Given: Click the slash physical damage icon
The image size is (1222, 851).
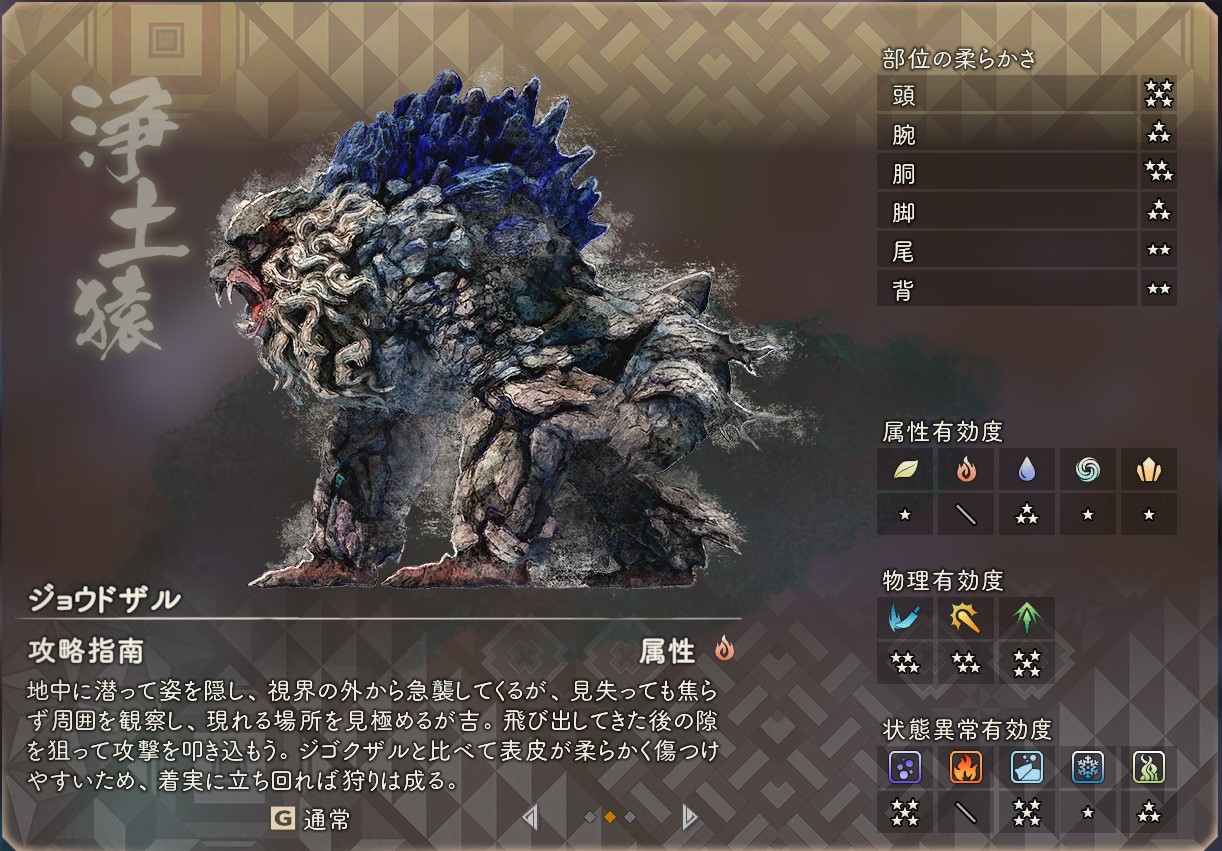Looking at the screenshot, I should coord(905,618).
